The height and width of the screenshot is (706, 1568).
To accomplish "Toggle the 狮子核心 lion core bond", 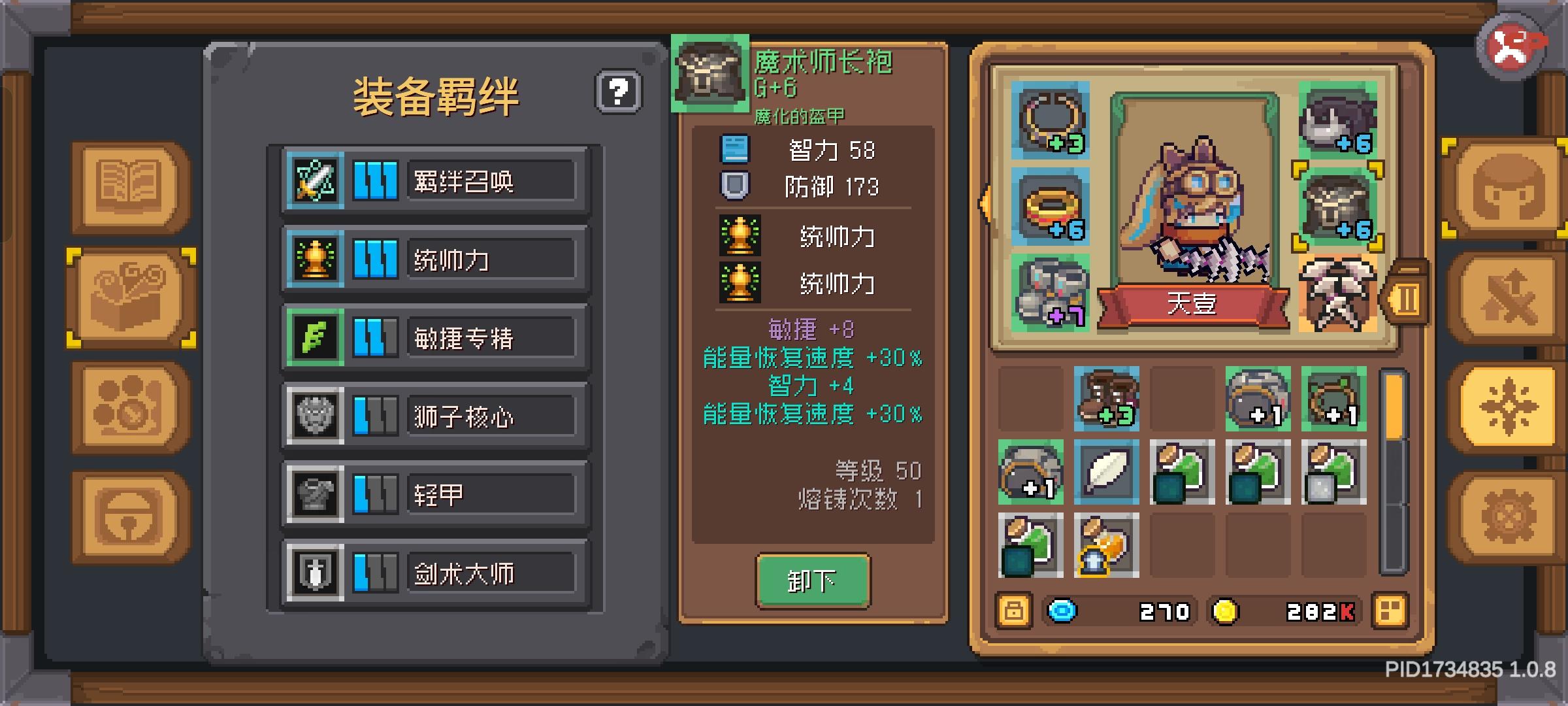I will tap(434, 415).
